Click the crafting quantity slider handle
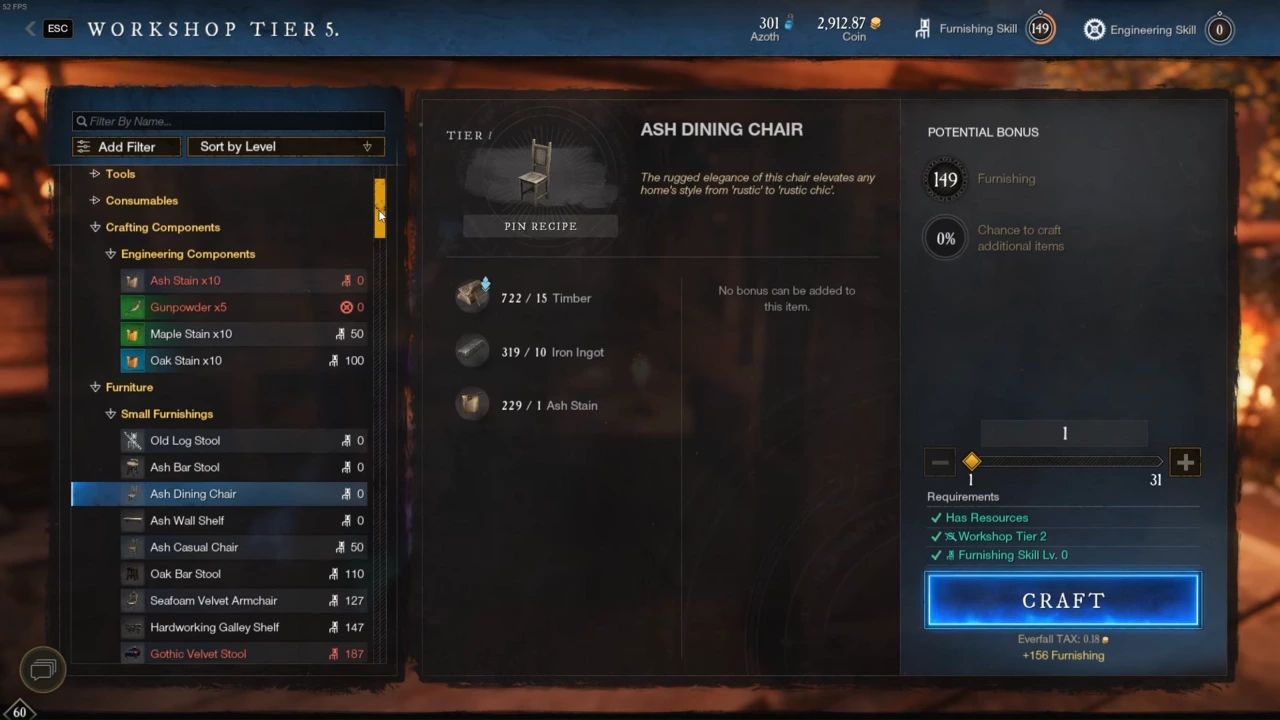 click(971, 461)
